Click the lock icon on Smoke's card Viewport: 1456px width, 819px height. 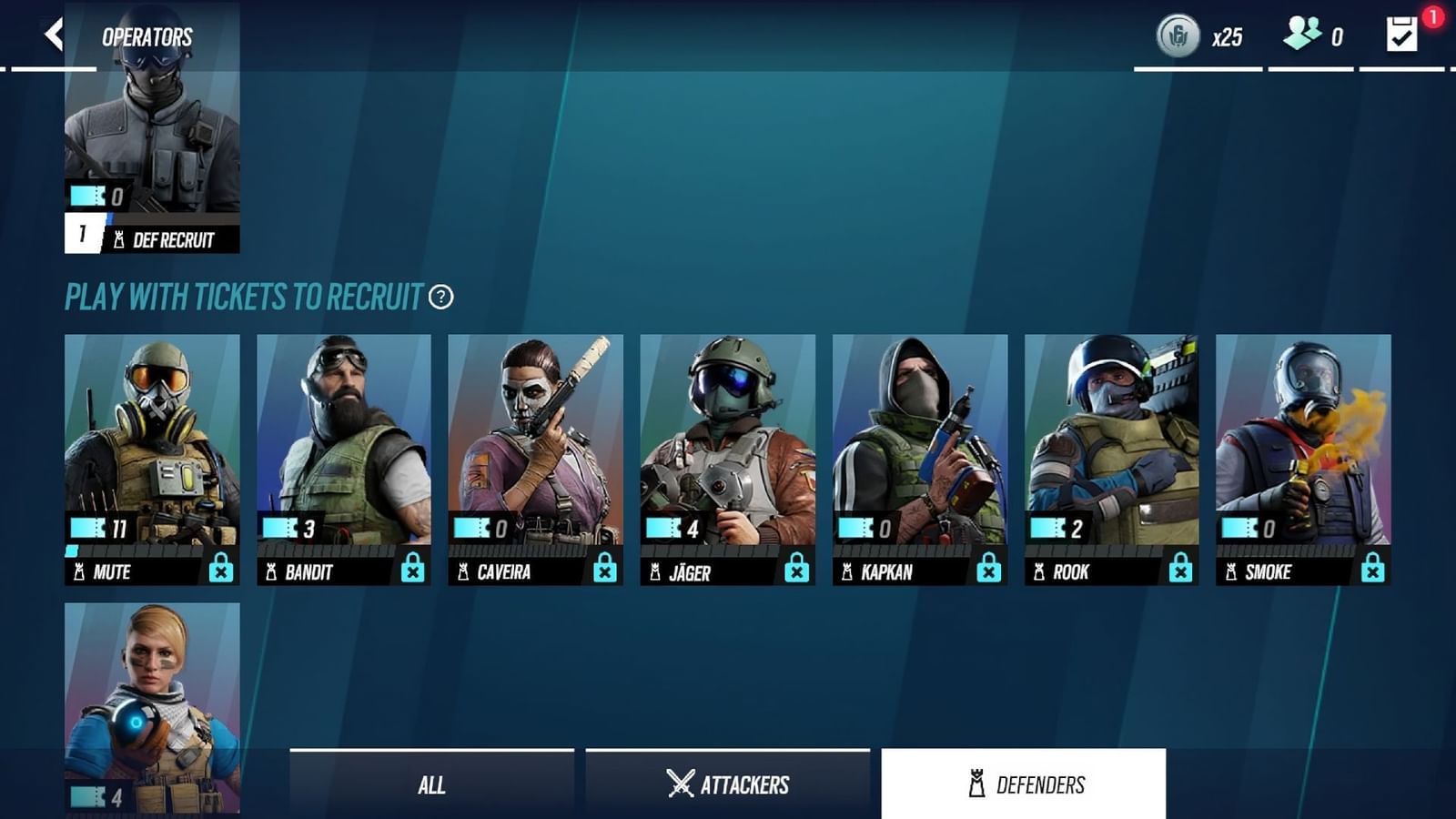[1371, 567]
